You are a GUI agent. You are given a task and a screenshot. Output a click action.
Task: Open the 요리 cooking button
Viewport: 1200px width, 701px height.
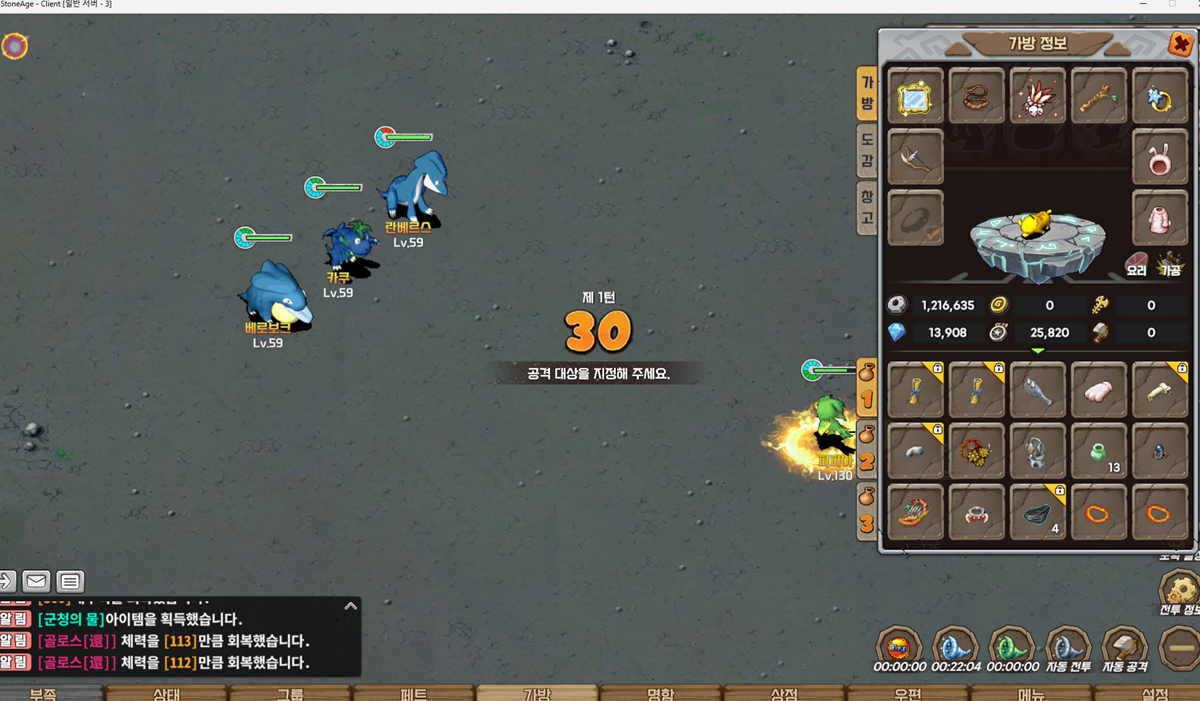pos(1136,263)
